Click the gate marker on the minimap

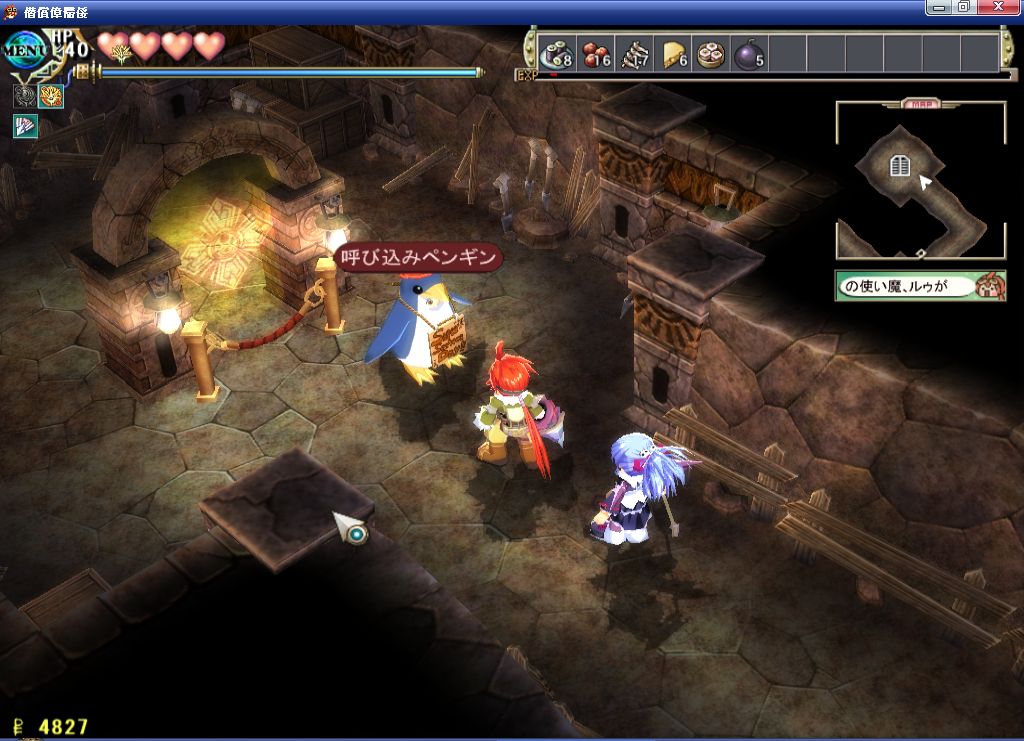(x=900, y=166)
